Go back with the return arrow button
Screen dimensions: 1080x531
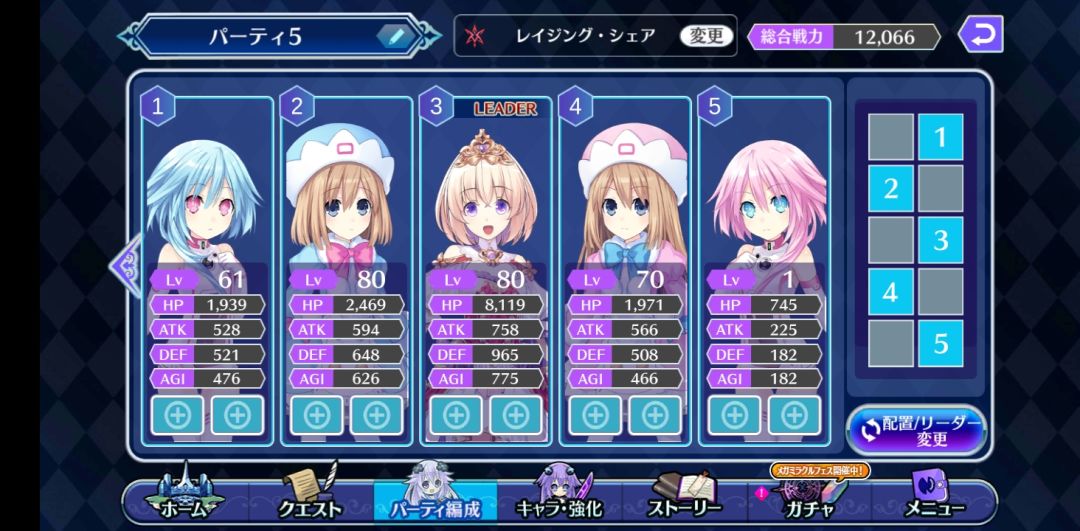[x=980, y=35]
